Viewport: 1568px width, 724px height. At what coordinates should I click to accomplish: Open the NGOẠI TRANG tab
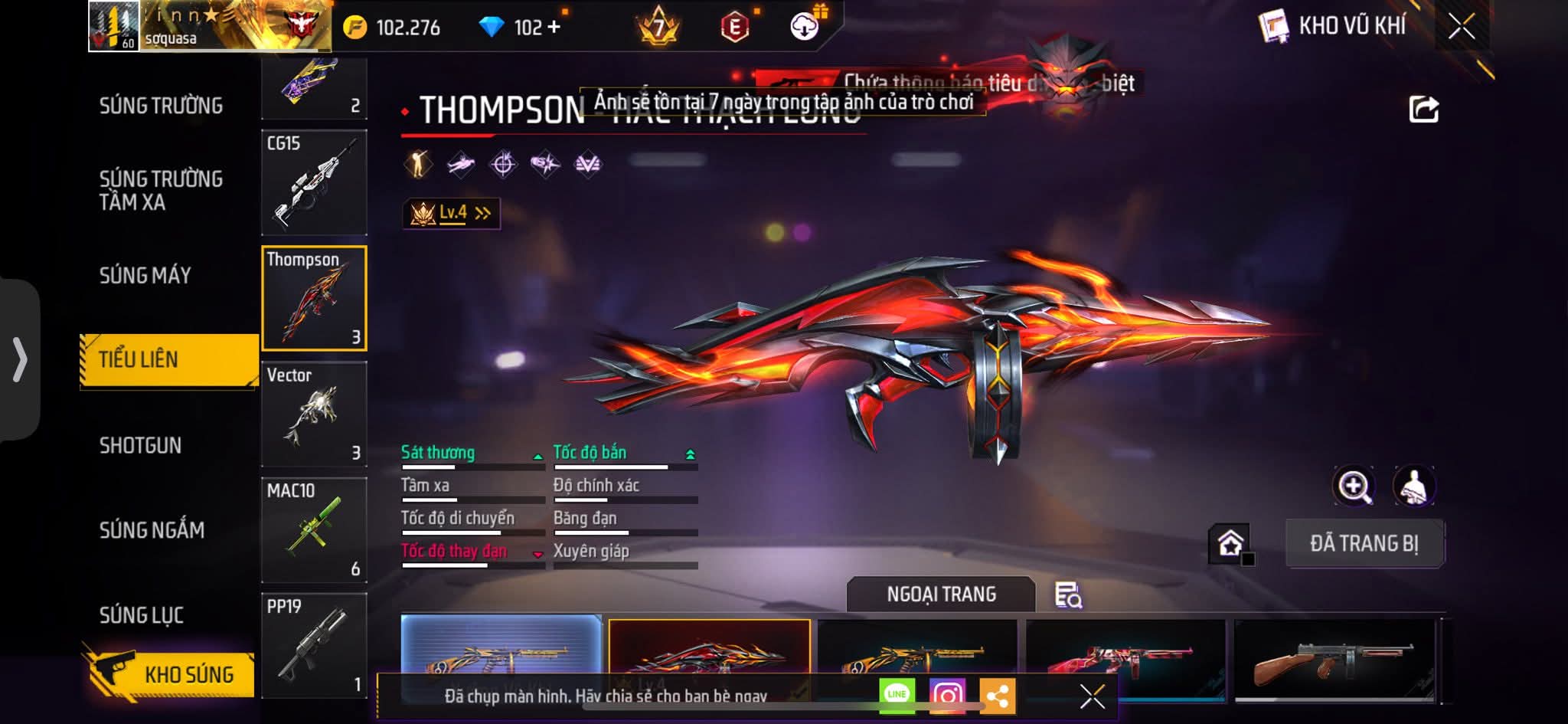pyautogui.click(x=941, y=595)
